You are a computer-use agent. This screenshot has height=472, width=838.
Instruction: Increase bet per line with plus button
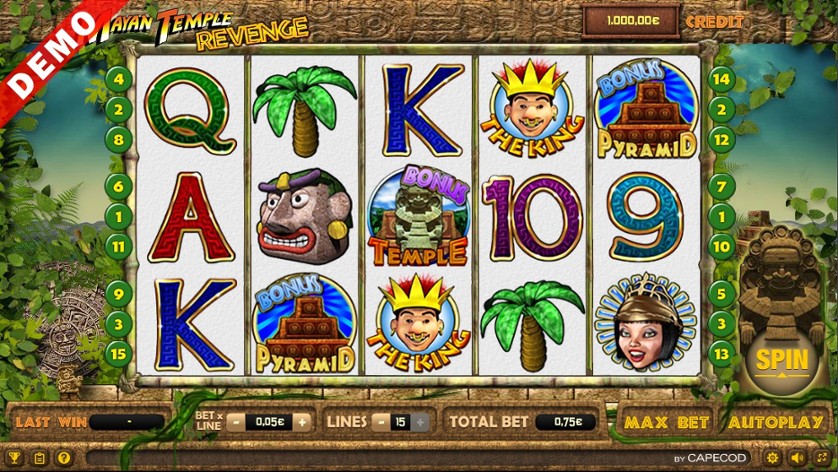301,422
